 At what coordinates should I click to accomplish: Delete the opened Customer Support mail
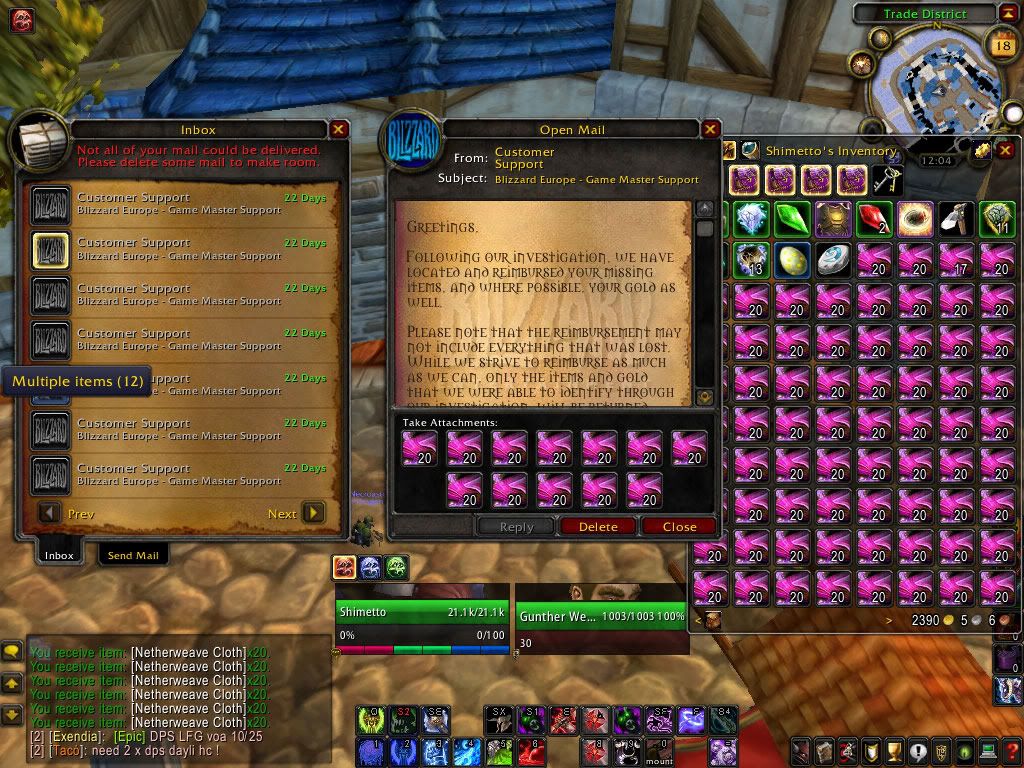pos(598,526)
